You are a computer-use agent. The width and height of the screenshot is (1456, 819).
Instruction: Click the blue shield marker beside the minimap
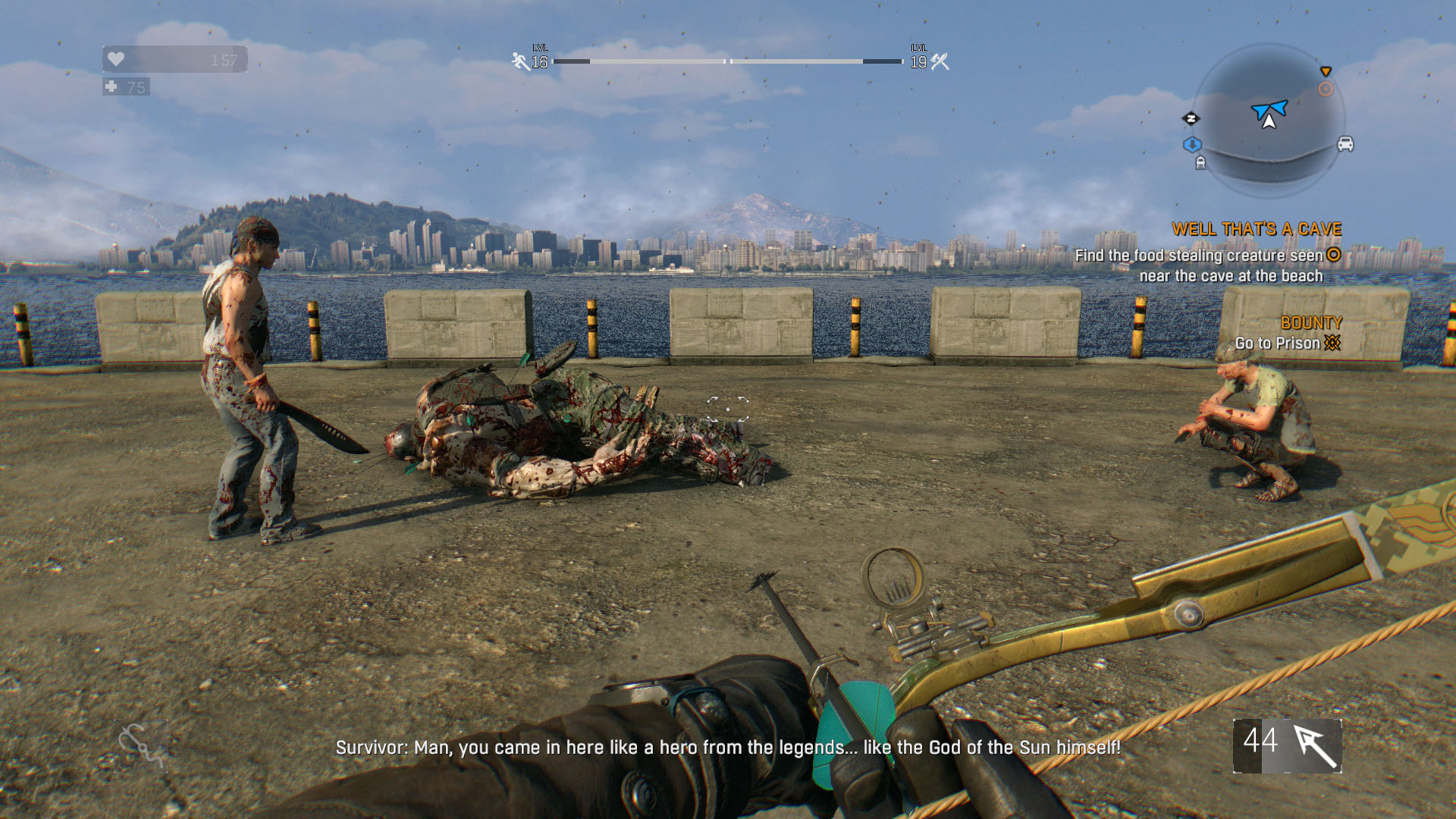(1192, 144)
